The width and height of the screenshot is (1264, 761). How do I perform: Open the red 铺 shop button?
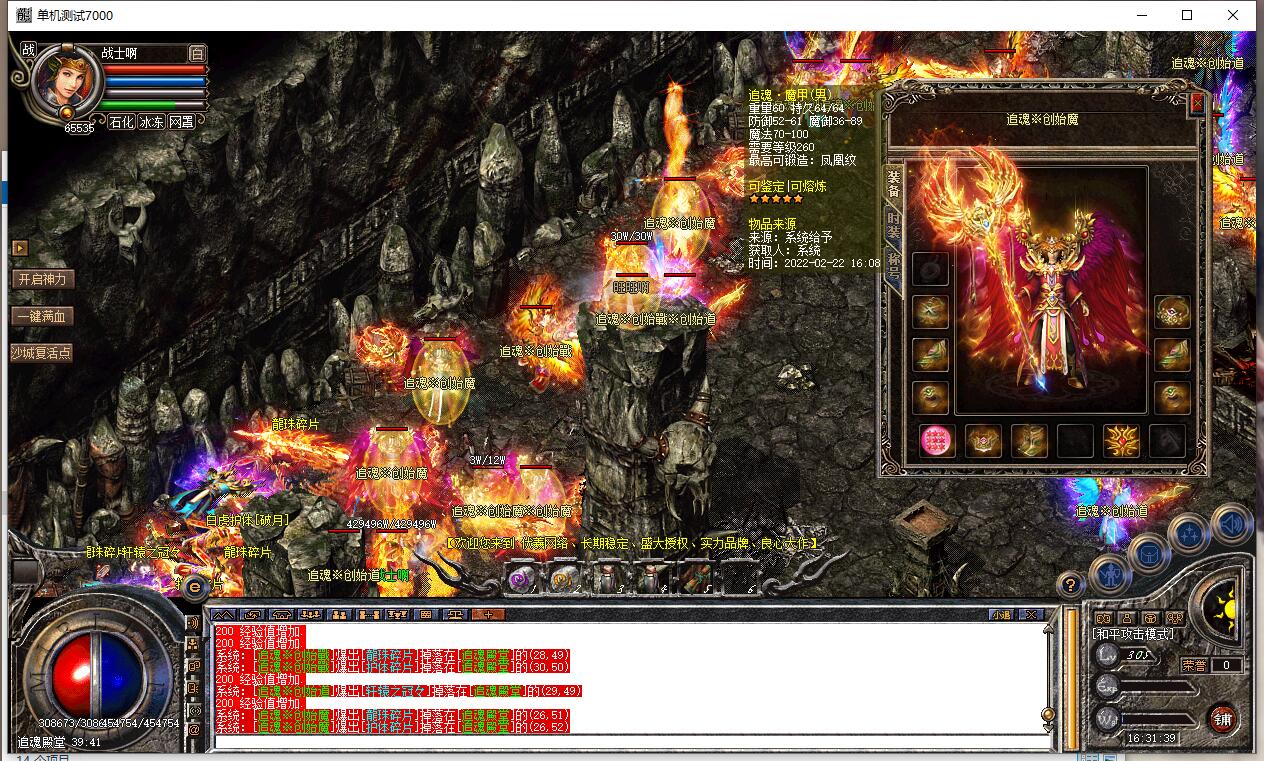pos(1222,717)
